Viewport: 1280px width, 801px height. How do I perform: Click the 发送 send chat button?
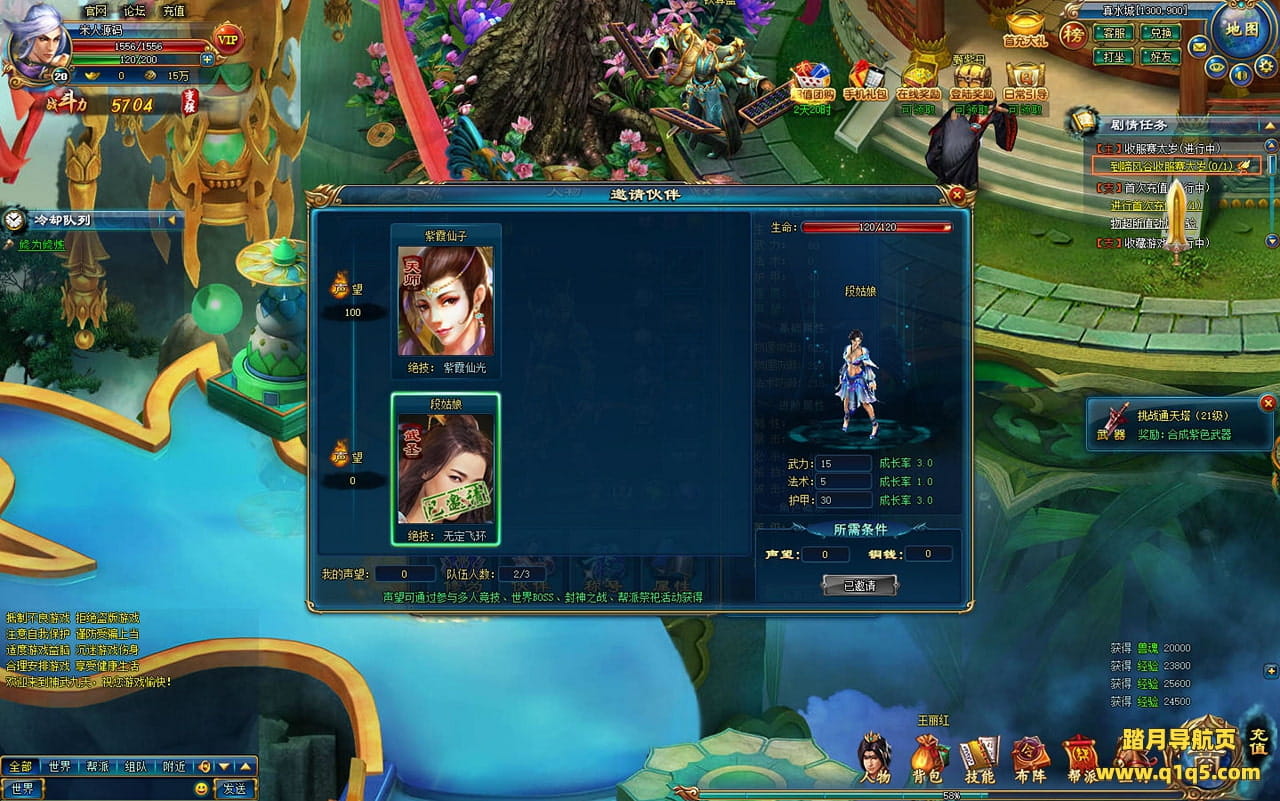(234, 789)
